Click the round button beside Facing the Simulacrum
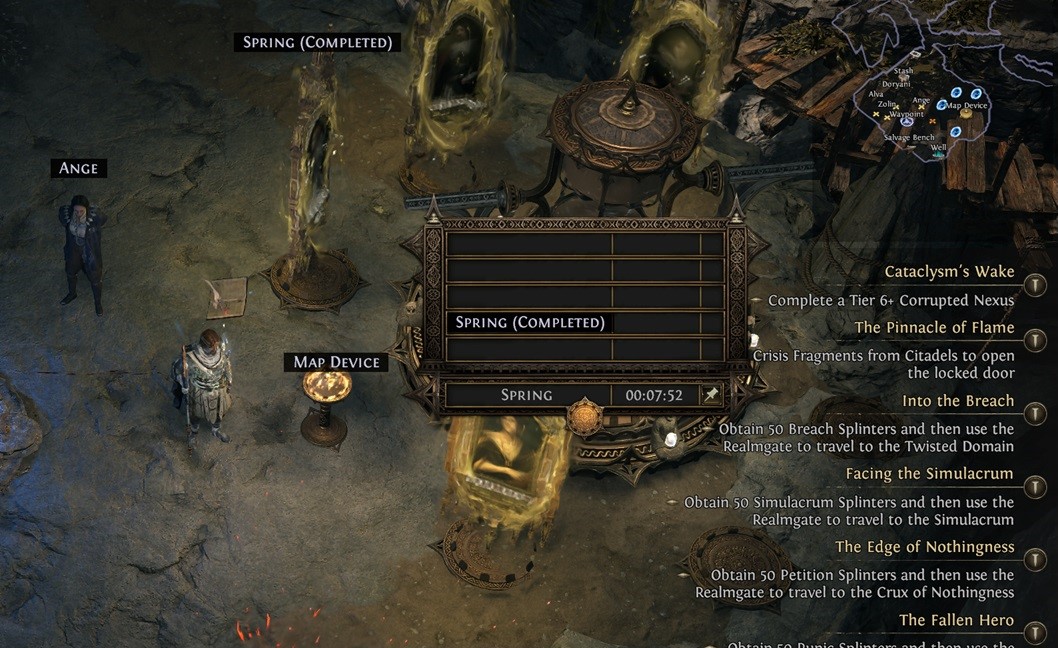 1035,487
